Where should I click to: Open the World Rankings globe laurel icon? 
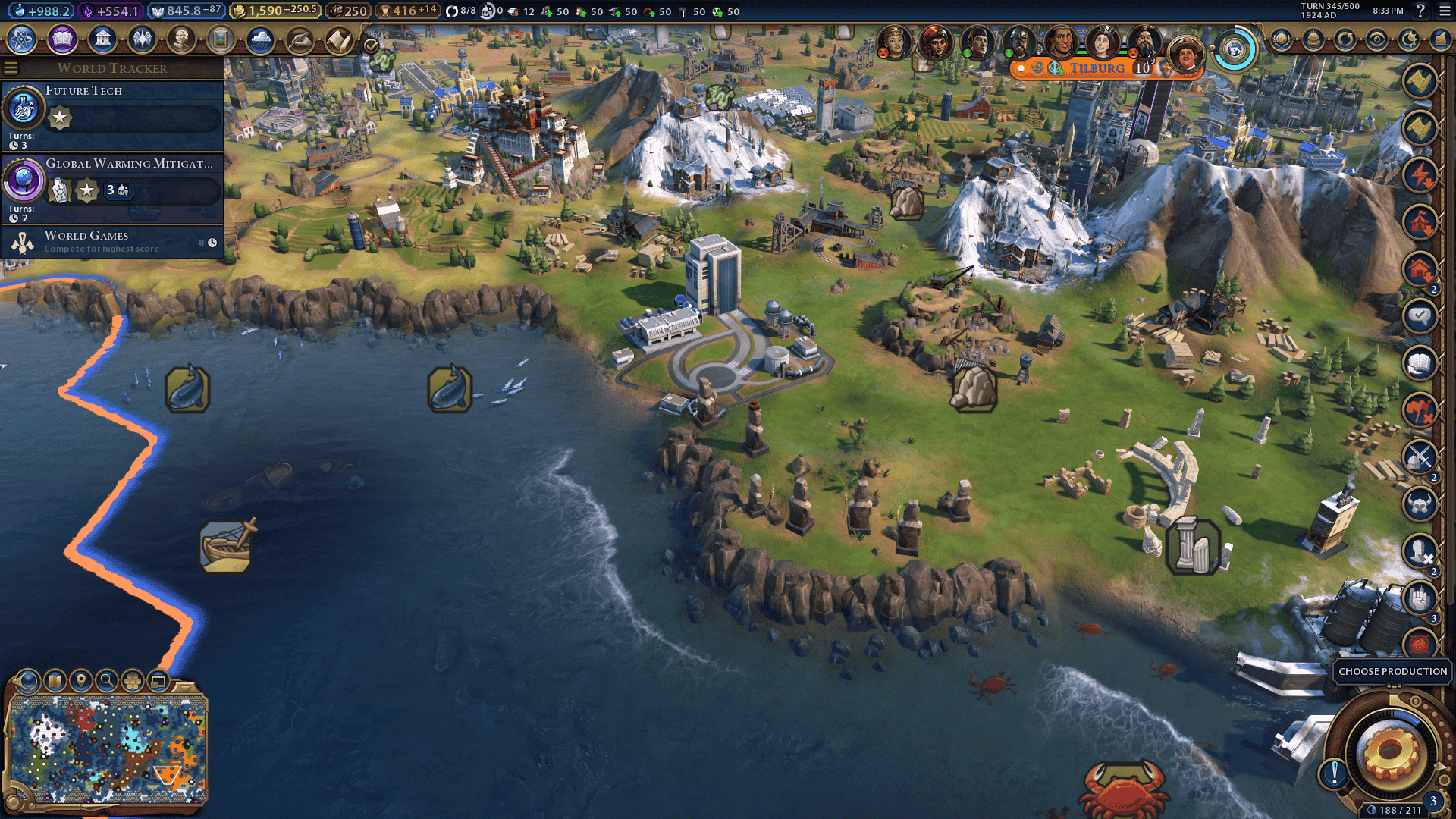tap(1282, 39)
